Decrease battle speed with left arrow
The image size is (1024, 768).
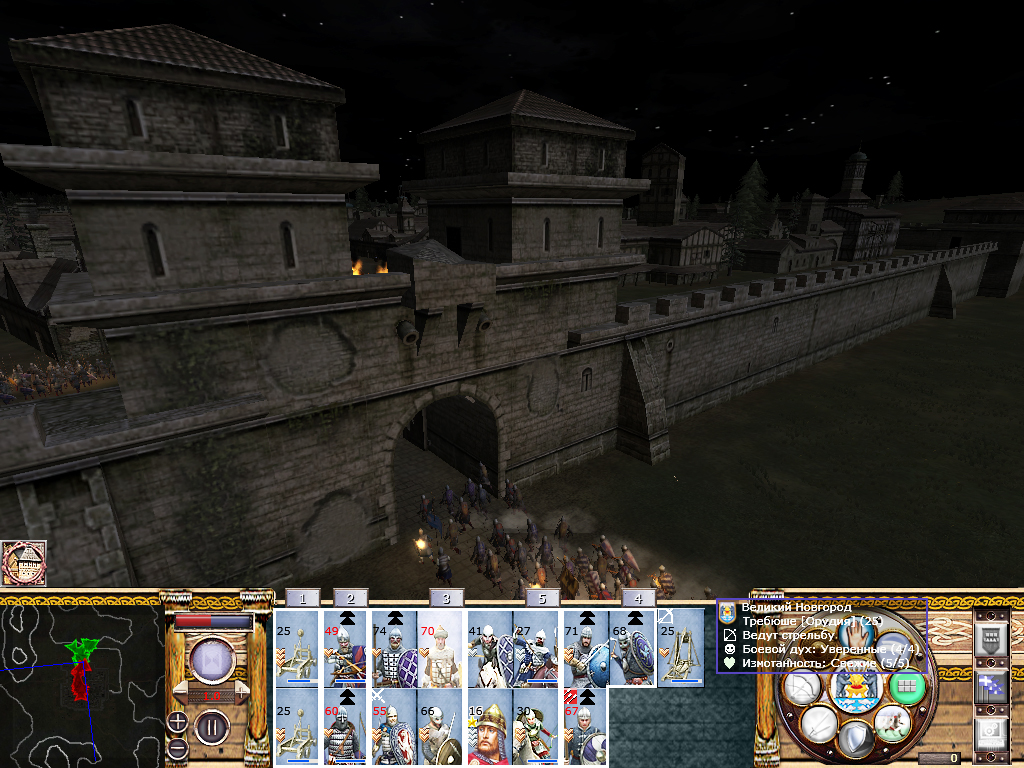tap(181, 691)
